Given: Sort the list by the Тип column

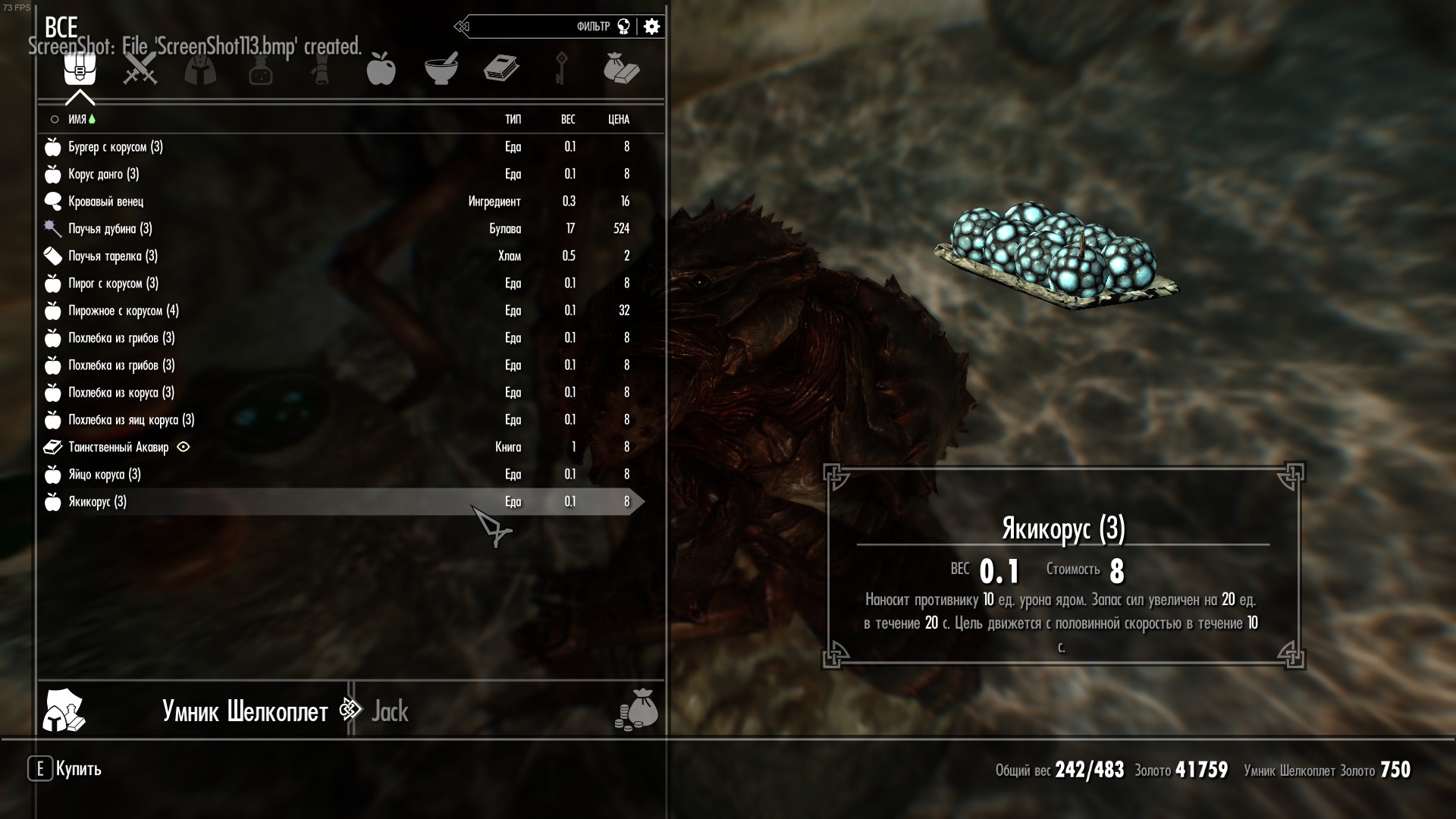Looking at the screenshot, I should pos(513,120).
